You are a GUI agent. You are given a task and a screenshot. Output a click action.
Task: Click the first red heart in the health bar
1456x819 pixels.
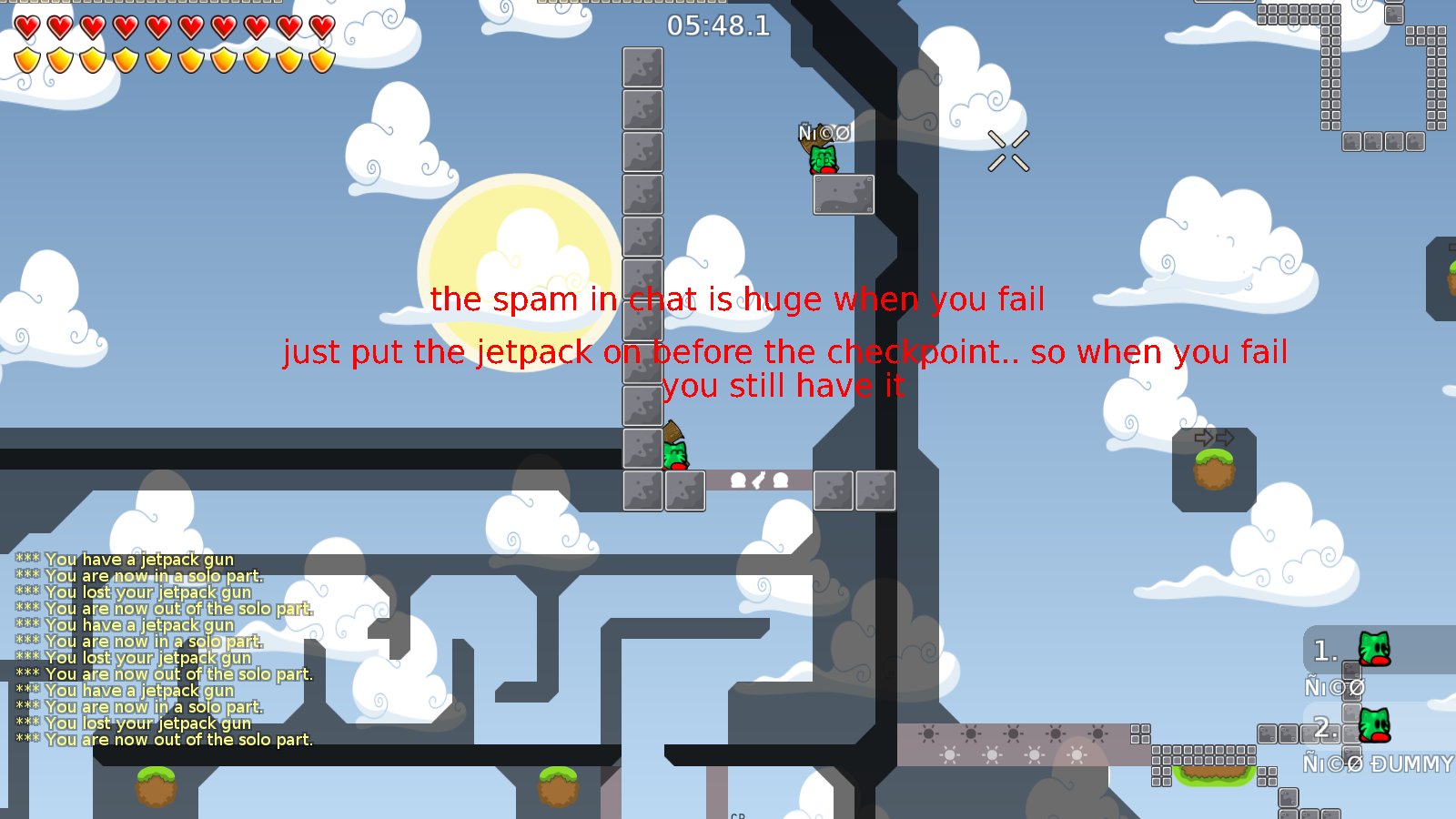point(25,26)
